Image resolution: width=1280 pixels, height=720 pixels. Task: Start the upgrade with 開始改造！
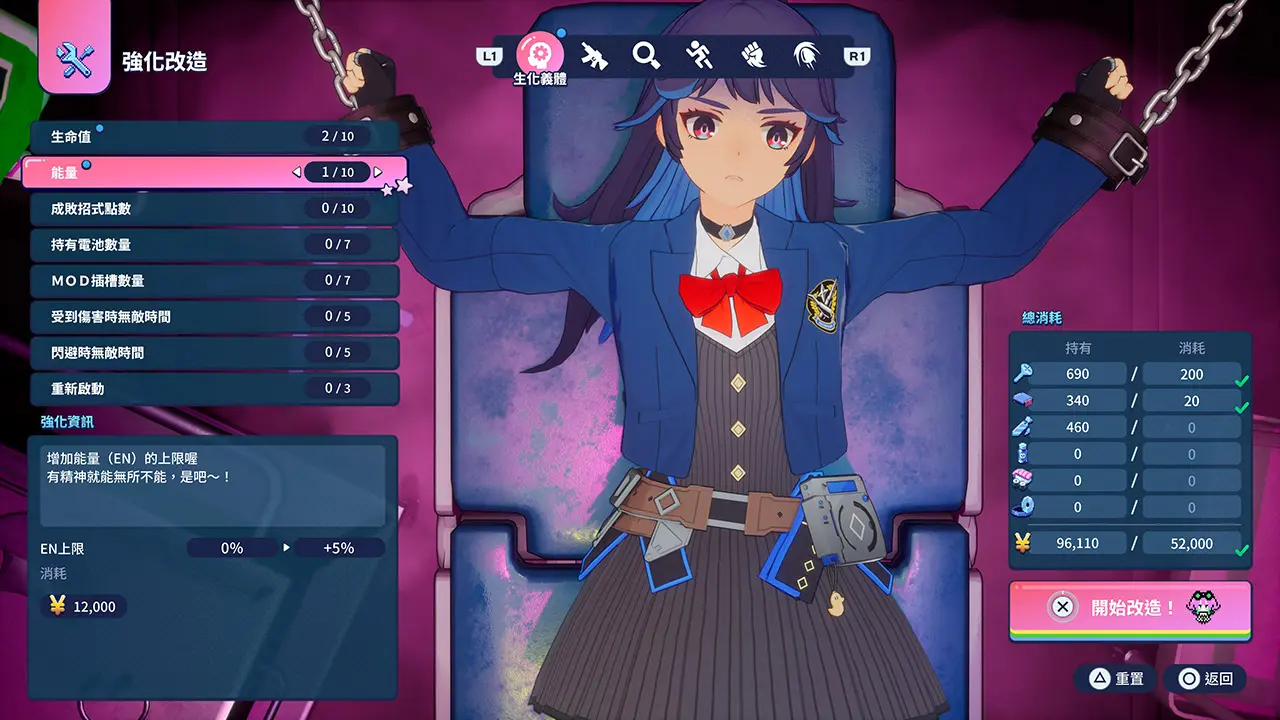point(1130,607)
